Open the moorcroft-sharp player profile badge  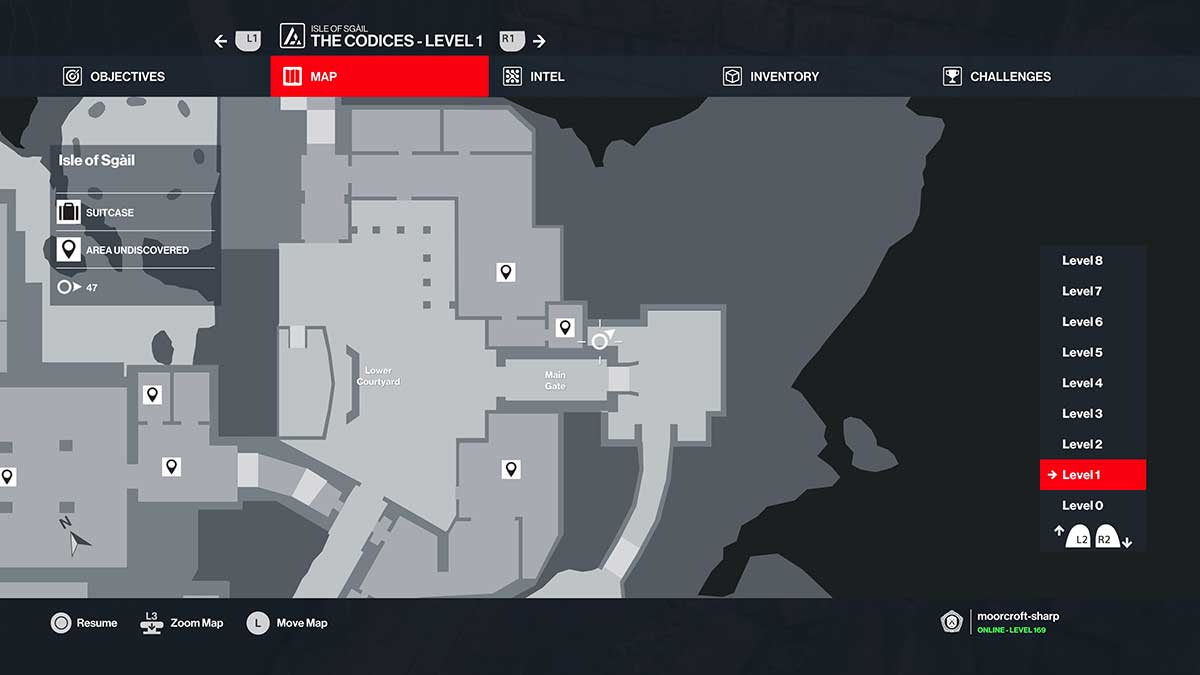click(x=953, y=622)
